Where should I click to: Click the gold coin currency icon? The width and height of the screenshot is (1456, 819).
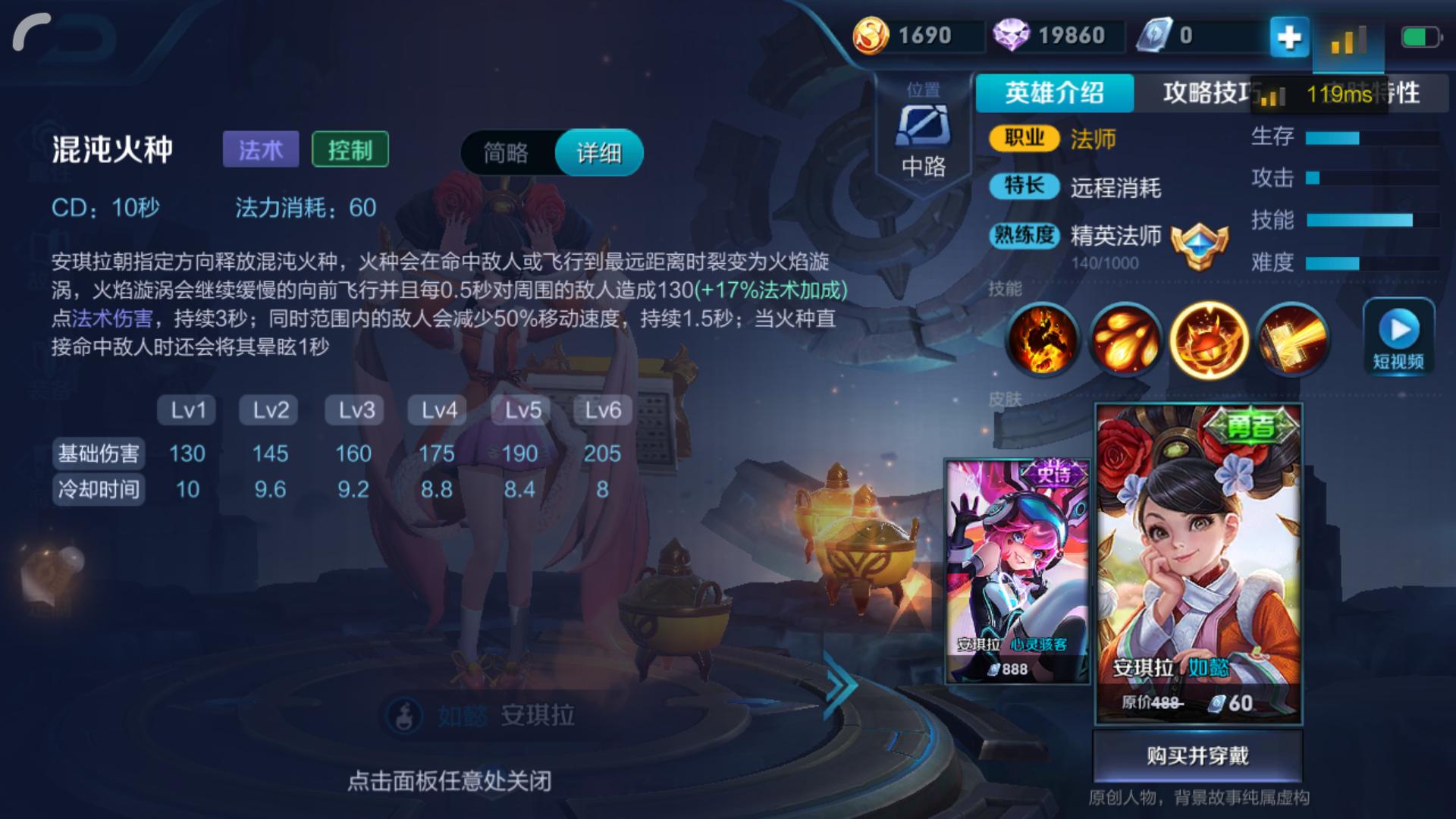click(874, 34)
